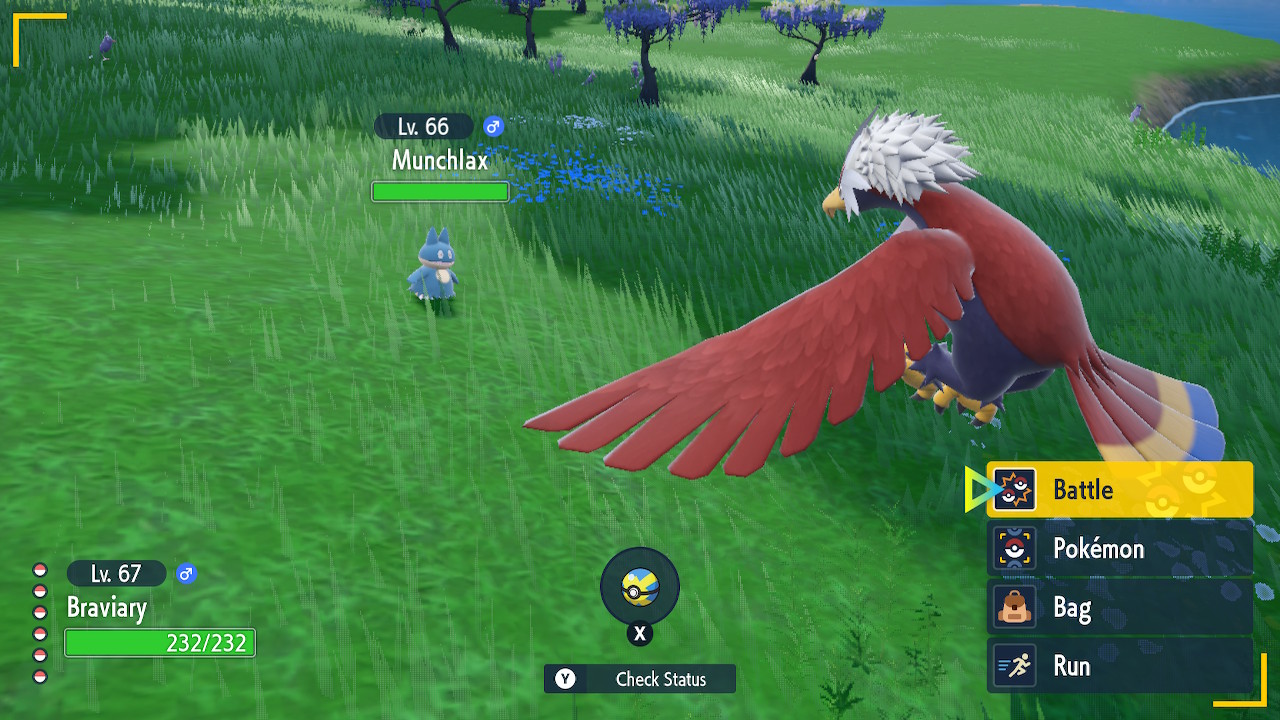
Task: Select the Battle command
Action: coord(1119,490)
